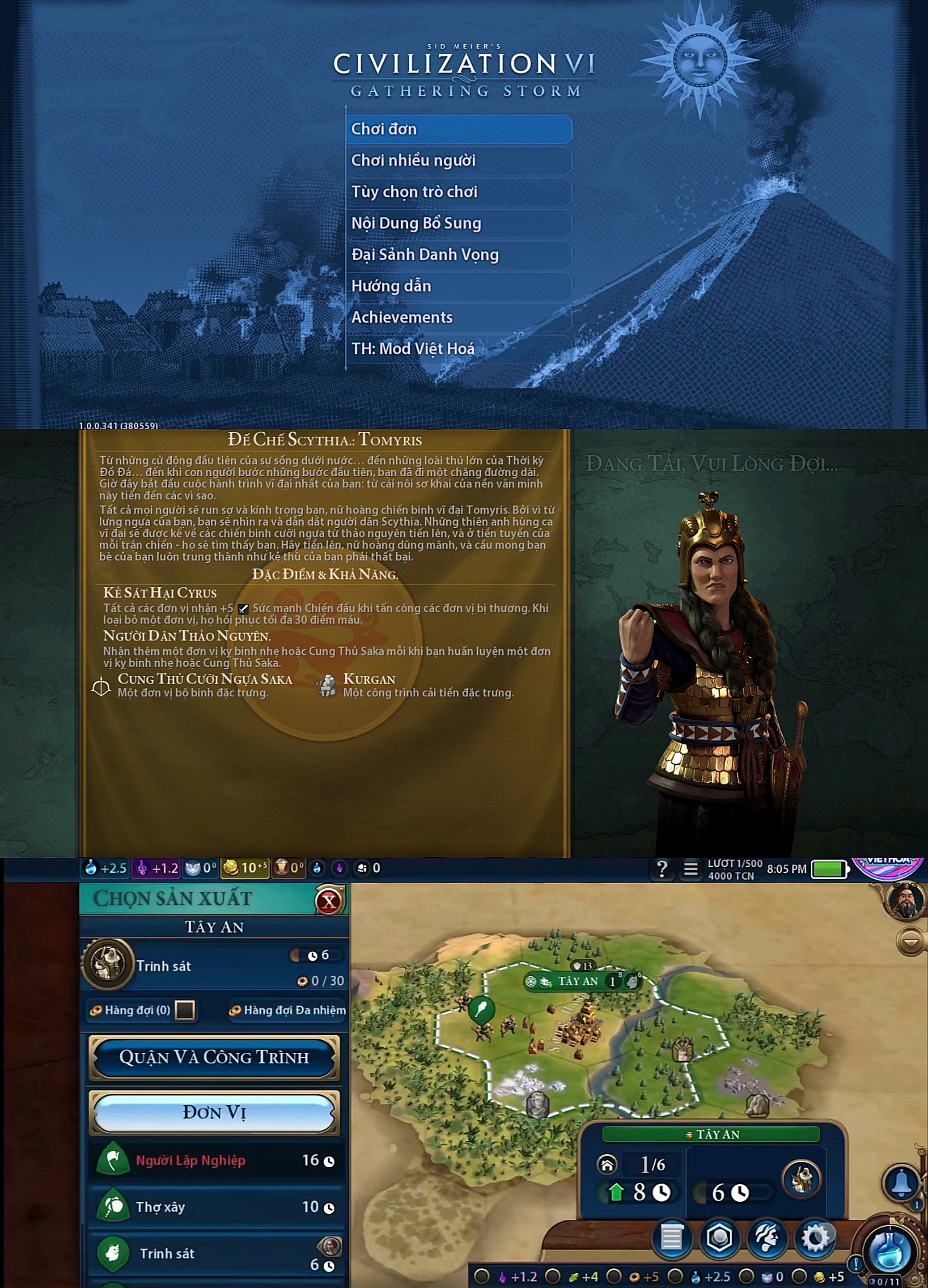Open the Civilopedia question mark help
The image size is (928, 1288).
click(x=661, y=869)
